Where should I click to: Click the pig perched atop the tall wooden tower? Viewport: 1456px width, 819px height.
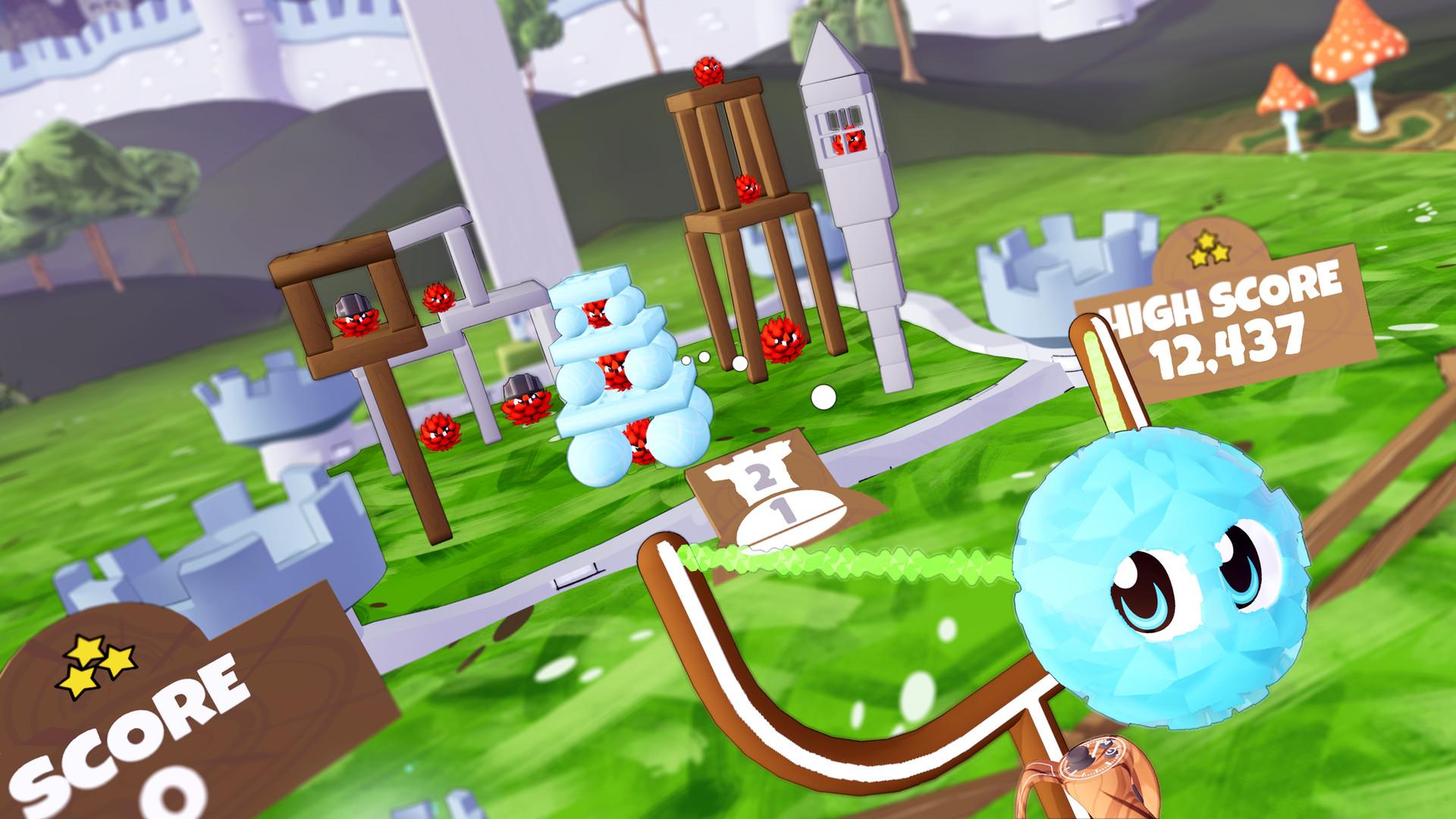coord(705,72)
